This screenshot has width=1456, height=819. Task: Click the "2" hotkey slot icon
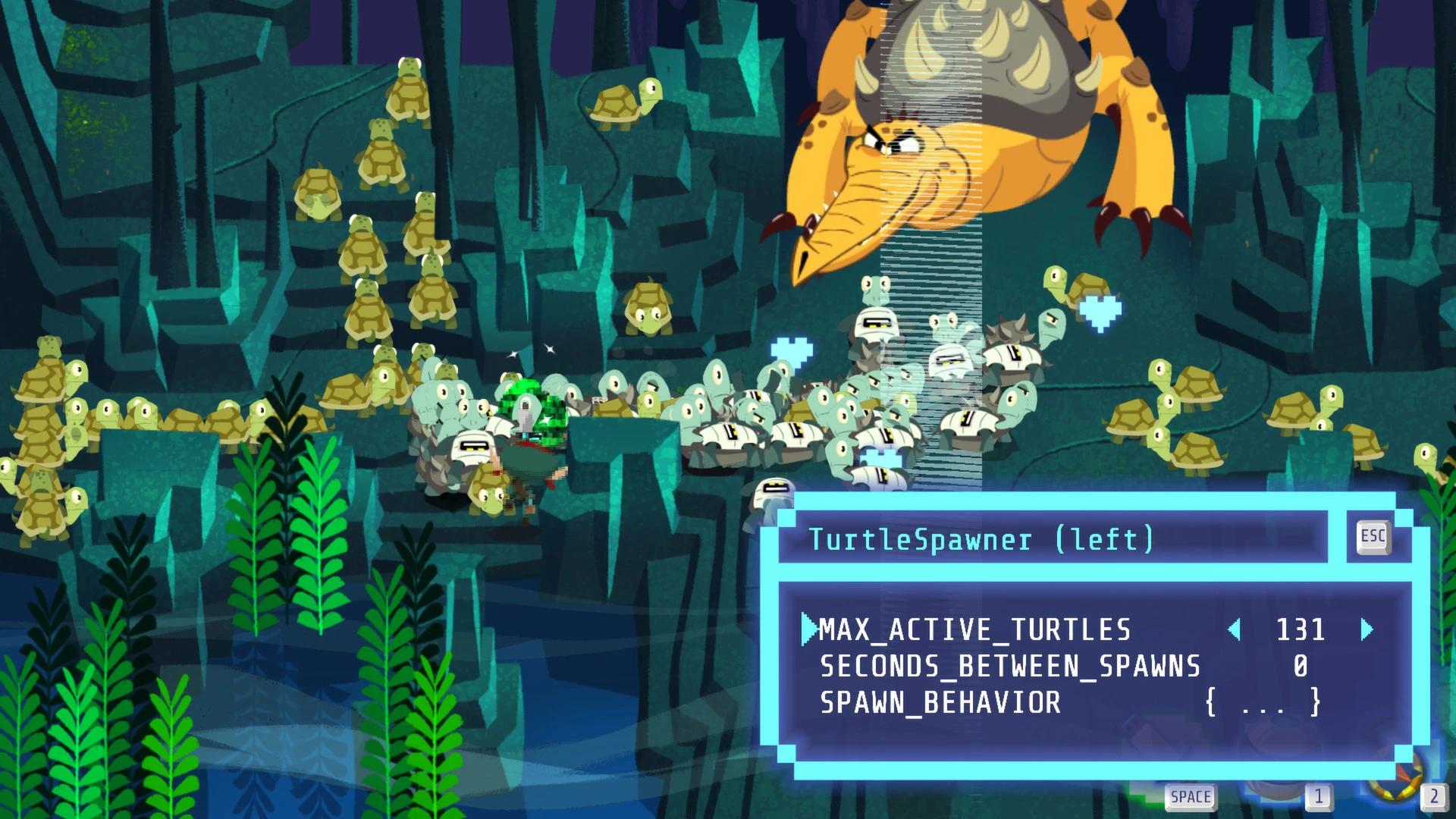tap(1433, 796)
